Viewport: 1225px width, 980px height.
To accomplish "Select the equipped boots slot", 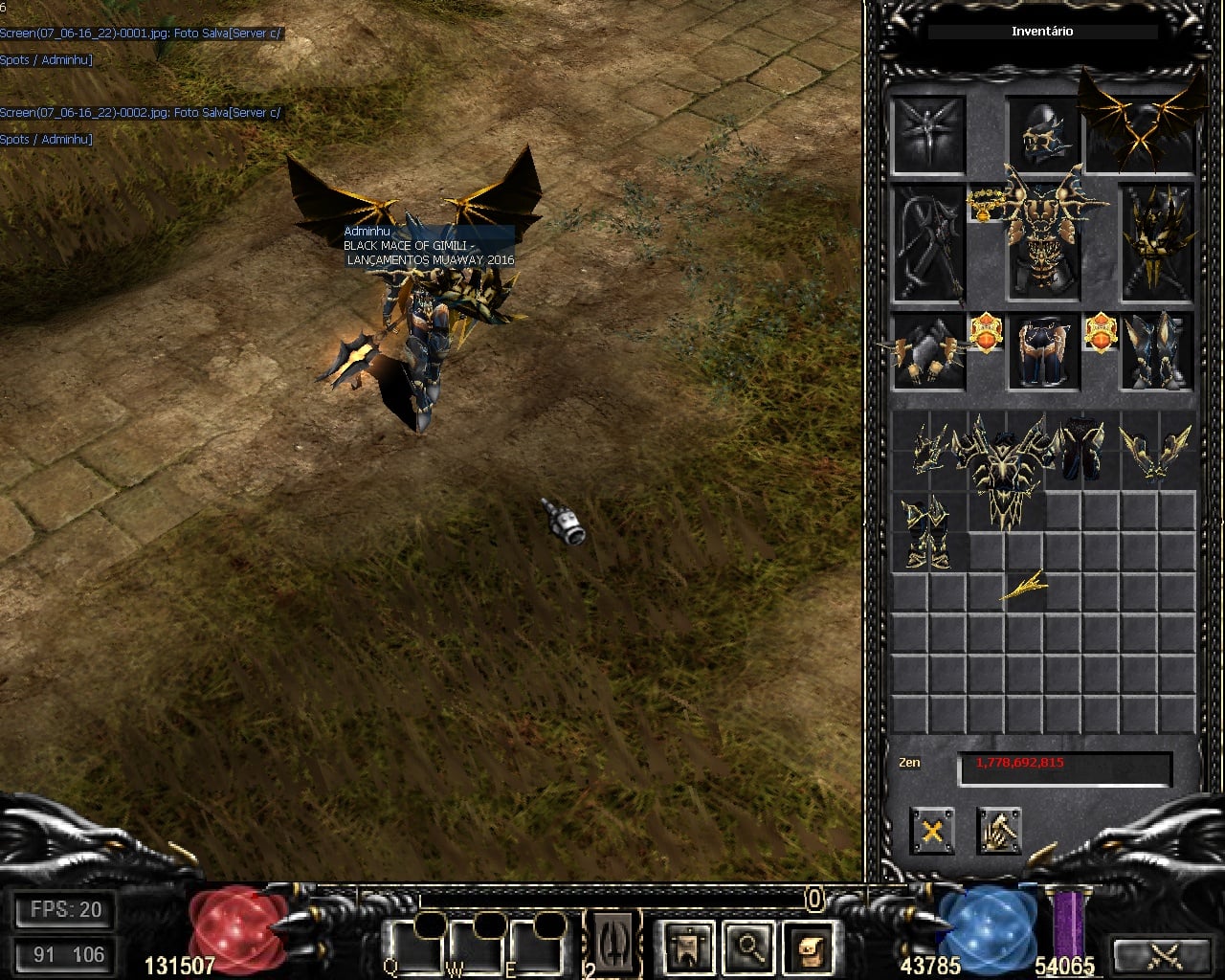I will pyautogui.click(x=1157, y=352).
